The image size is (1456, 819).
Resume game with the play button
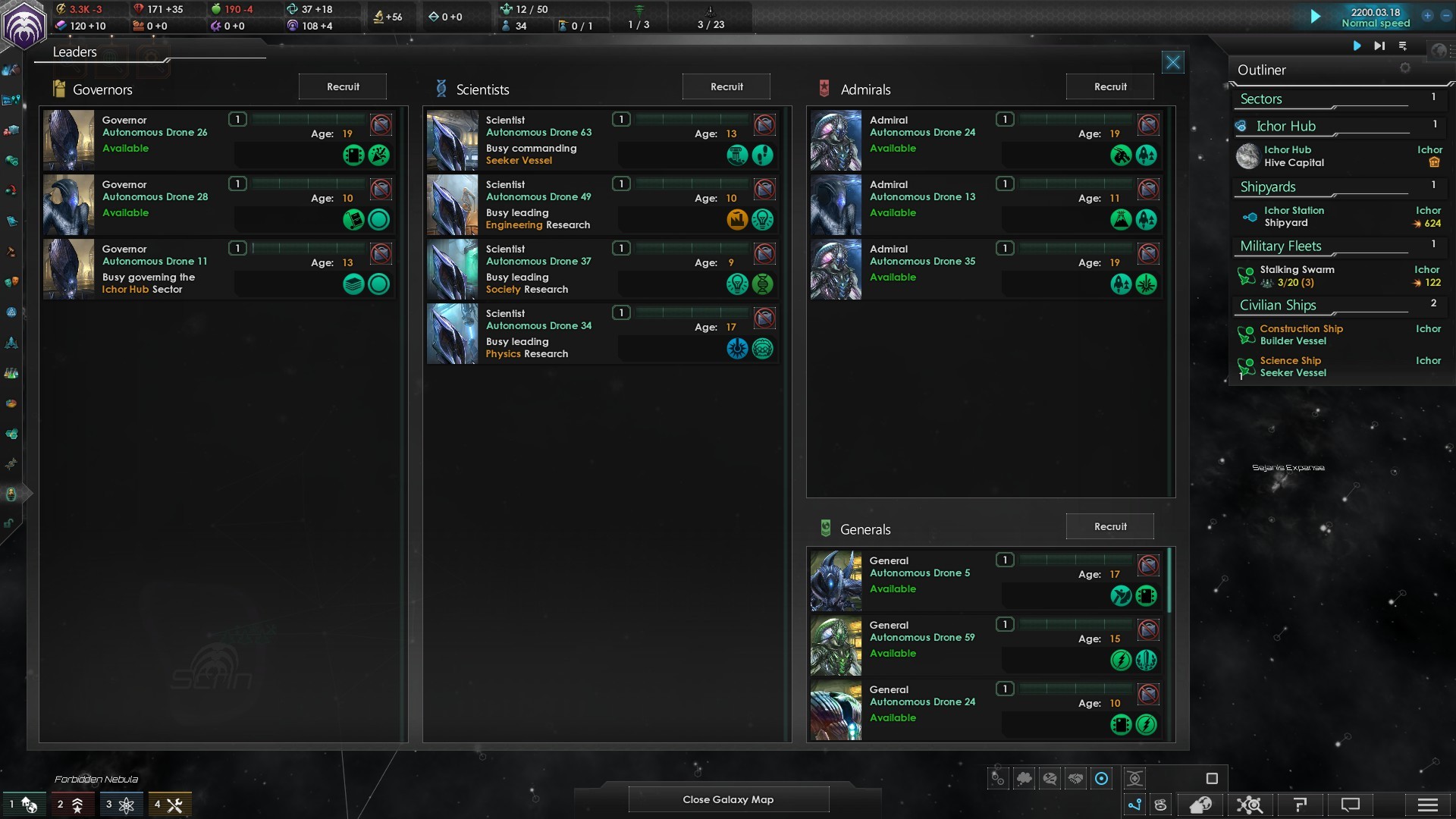click(1316, 17)
